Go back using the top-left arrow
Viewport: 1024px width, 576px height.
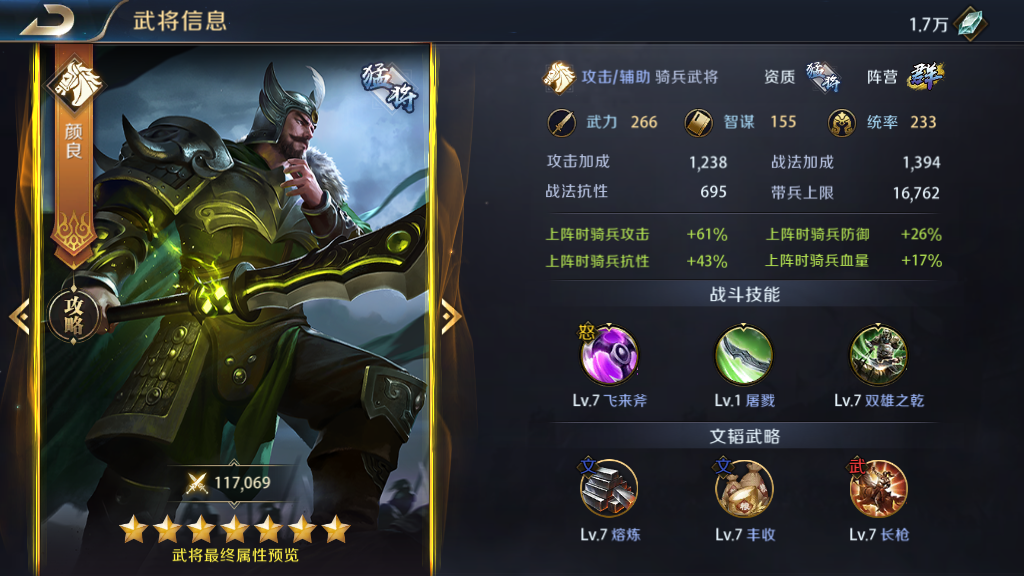(47, 19)
